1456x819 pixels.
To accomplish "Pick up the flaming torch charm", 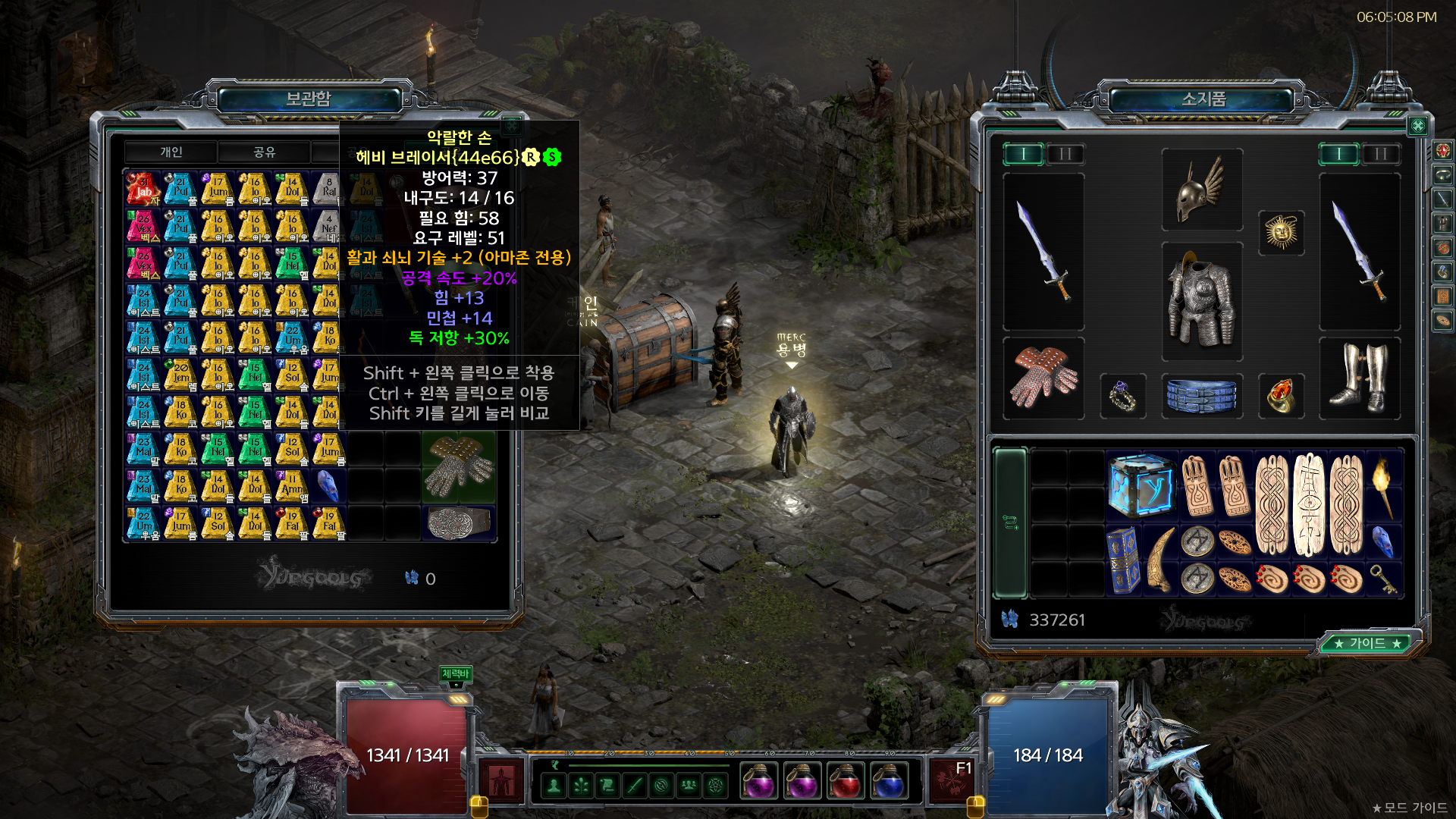I will (1382, 486).
